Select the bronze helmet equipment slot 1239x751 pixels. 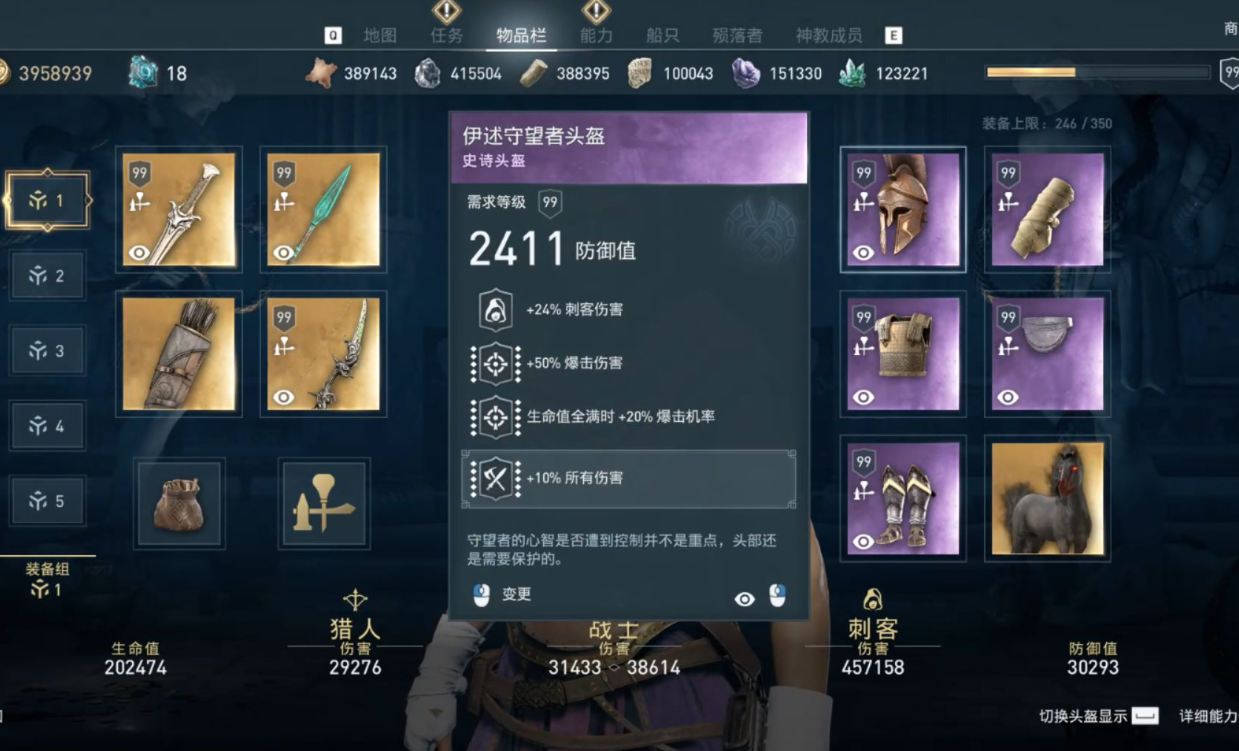(x=903, y=210)
